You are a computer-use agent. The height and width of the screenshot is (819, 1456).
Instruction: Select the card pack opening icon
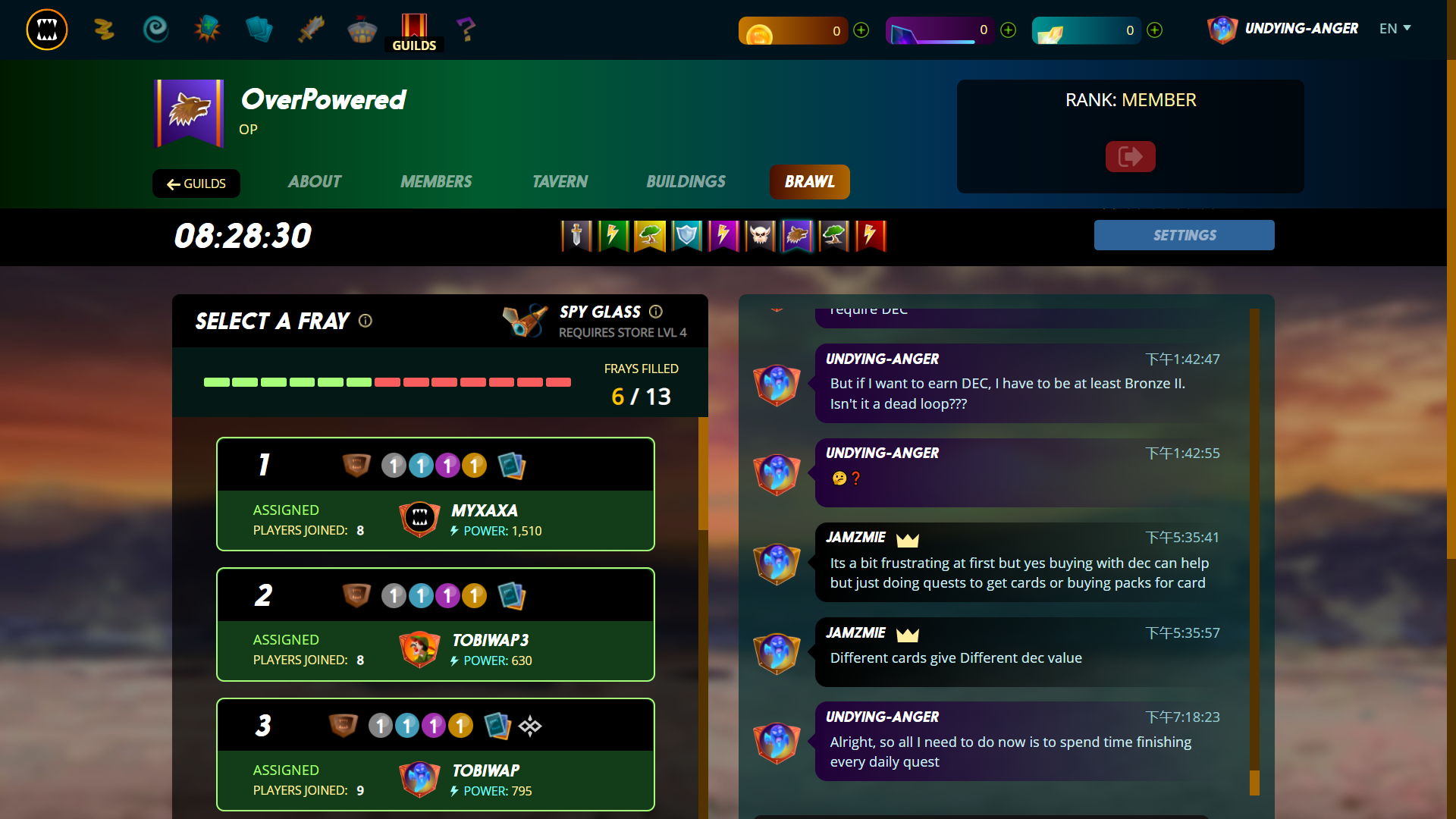[207, 29]
